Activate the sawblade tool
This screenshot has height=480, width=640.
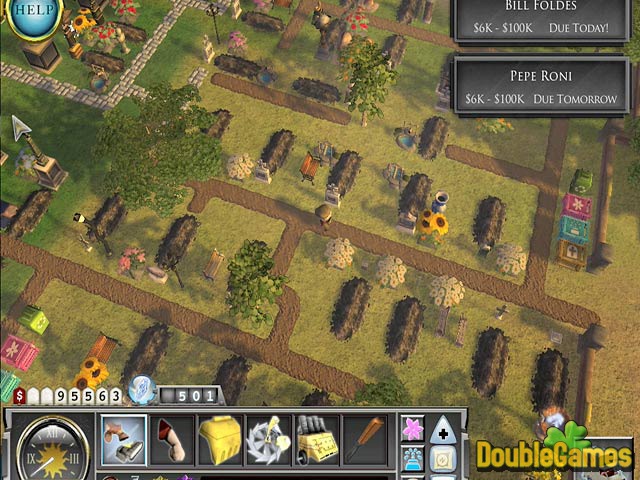click(268, 439)
